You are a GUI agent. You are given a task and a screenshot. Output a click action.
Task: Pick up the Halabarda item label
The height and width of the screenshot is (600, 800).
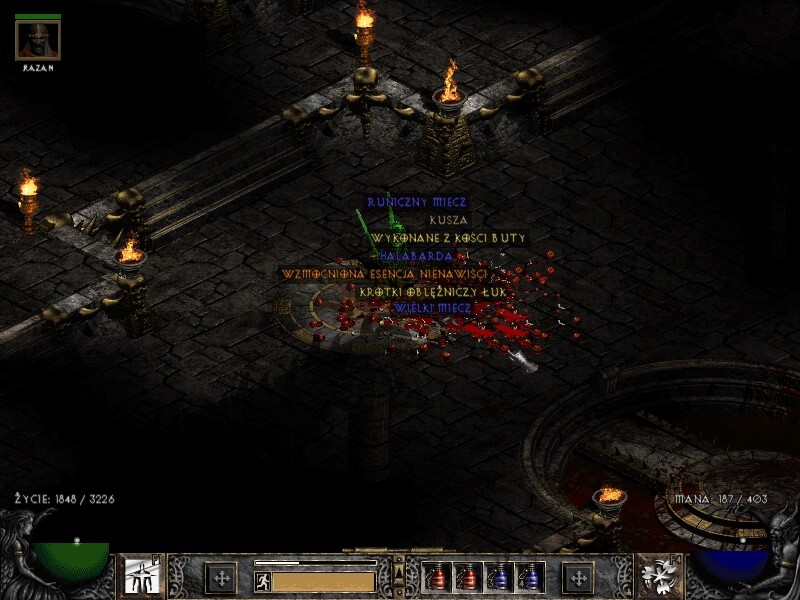pos(411,256)
